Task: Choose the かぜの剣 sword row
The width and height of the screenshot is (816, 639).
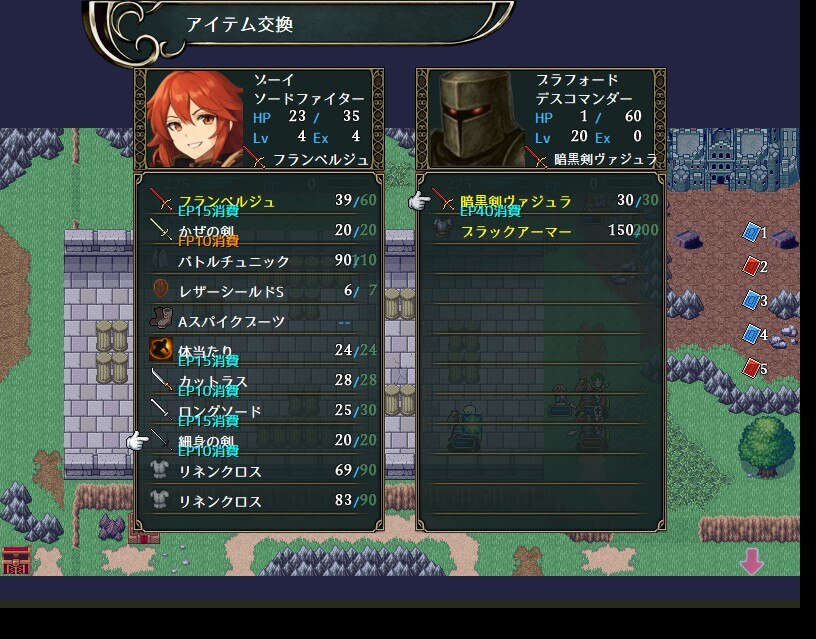Action: pos(260,231)
